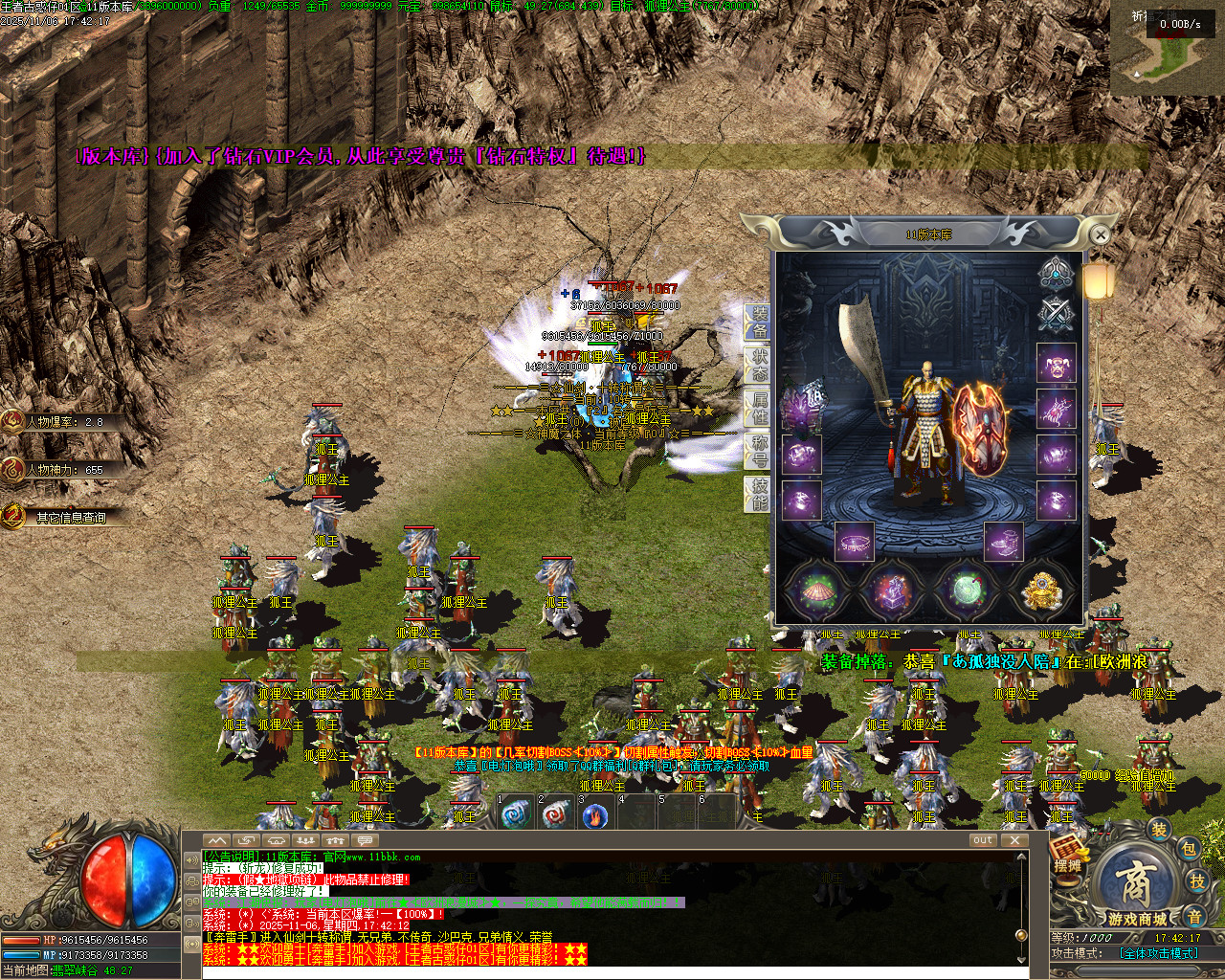Show the 技能 skills tab
The width and height of the screenshot is (1225, 980).
758,494
